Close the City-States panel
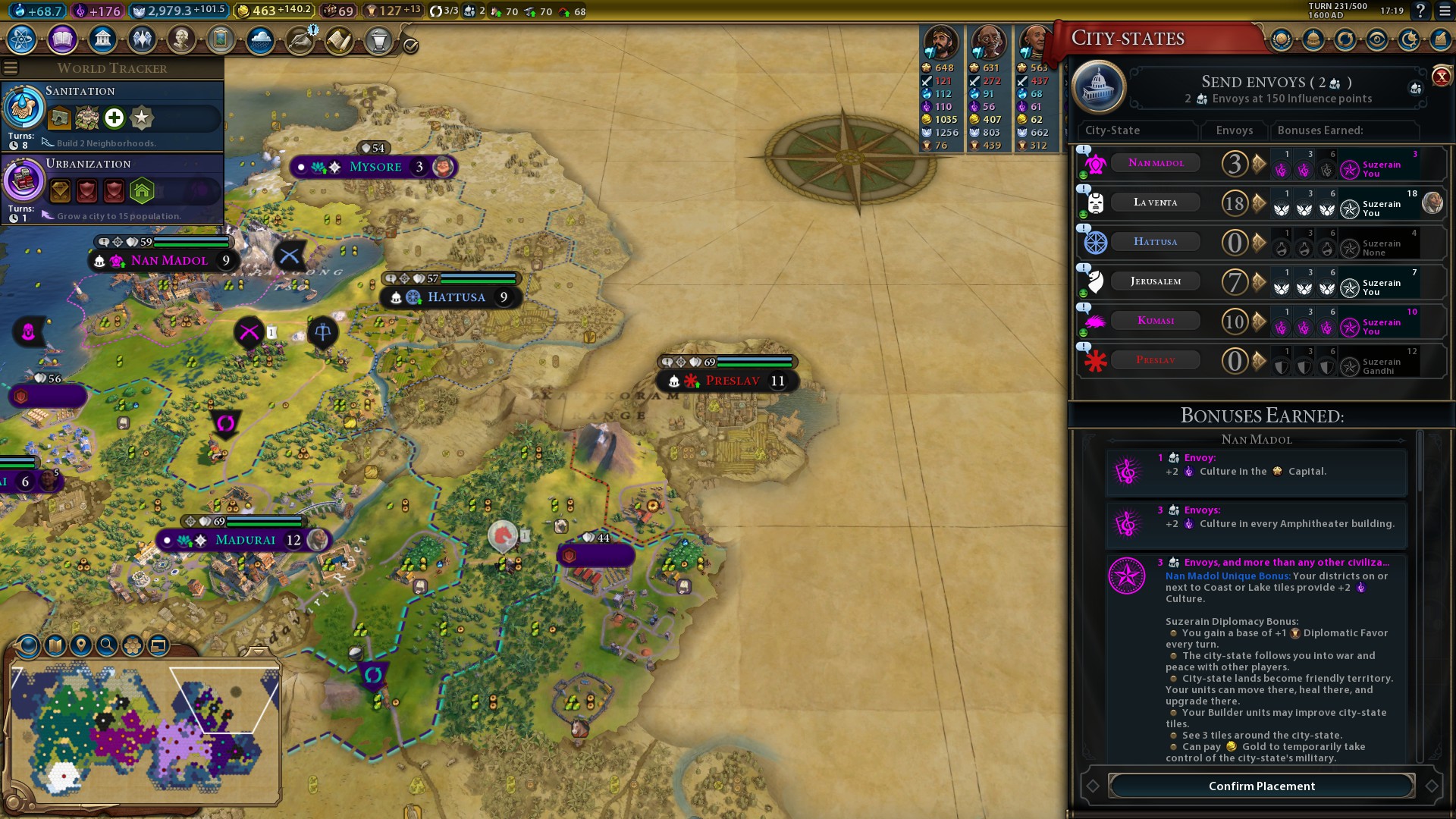Screen dimensions: 1456x819 (1441, 77)
